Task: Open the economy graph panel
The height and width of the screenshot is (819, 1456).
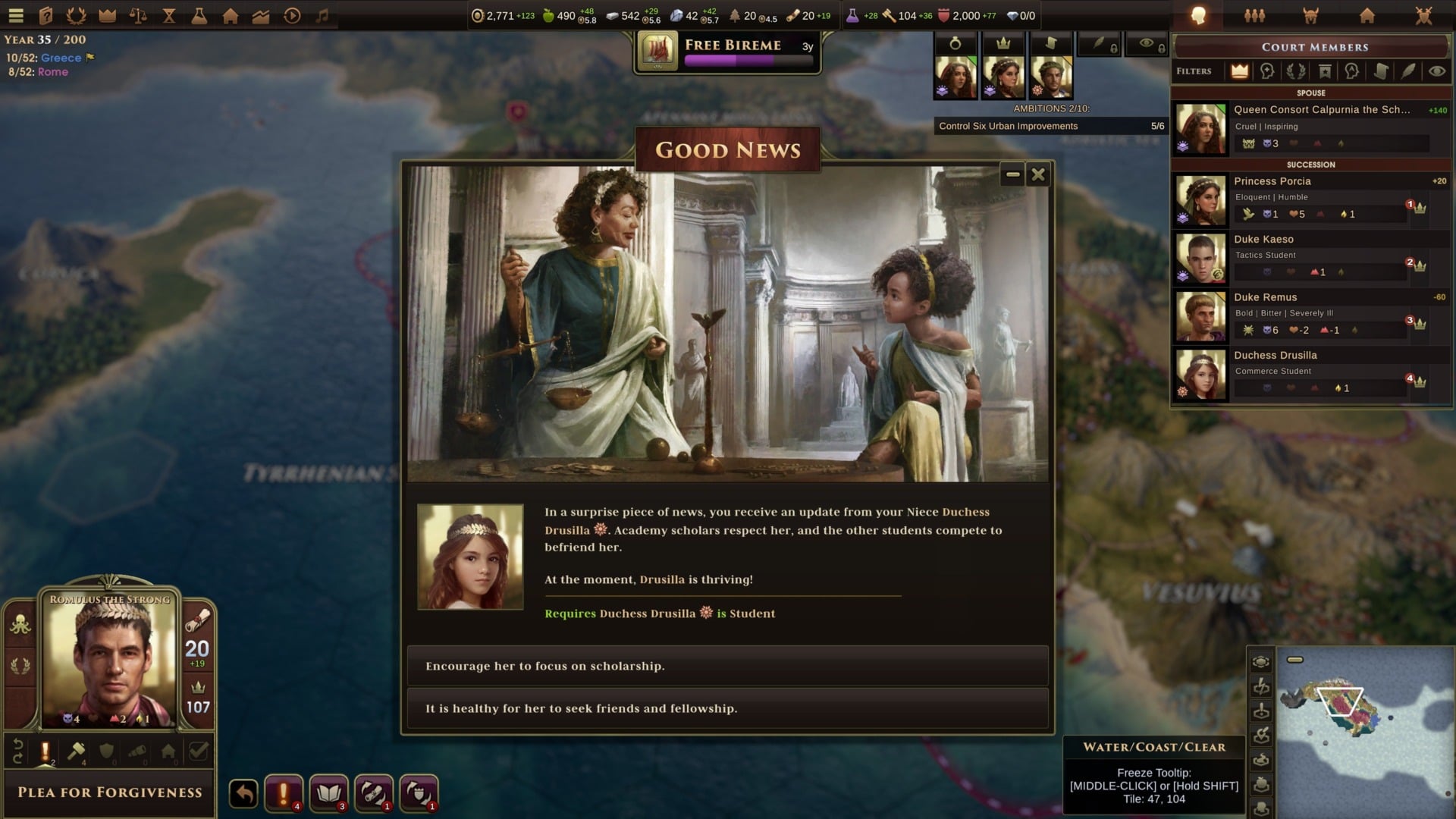Action: pos(262,15)
